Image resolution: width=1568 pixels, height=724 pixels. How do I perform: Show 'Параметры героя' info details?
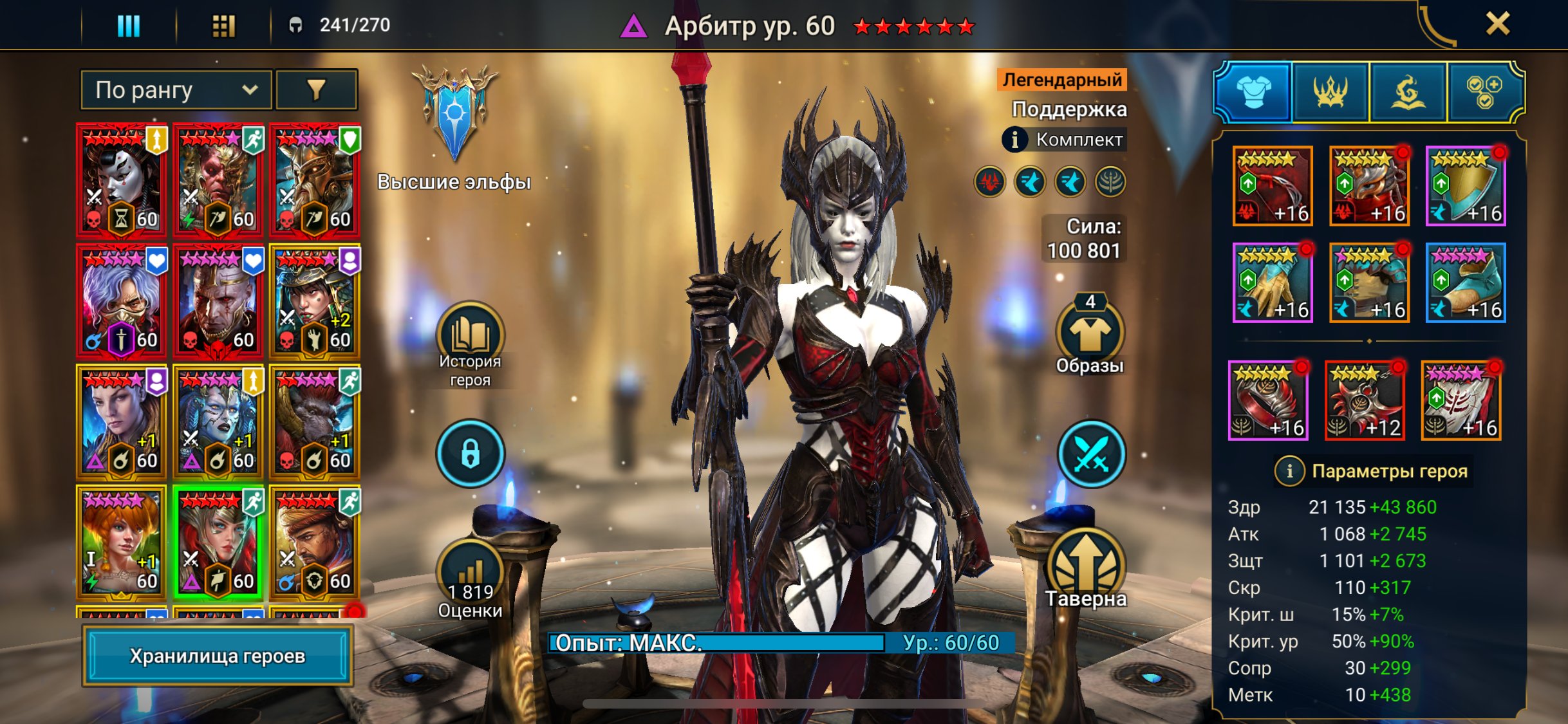click(x=1289, y=471)
